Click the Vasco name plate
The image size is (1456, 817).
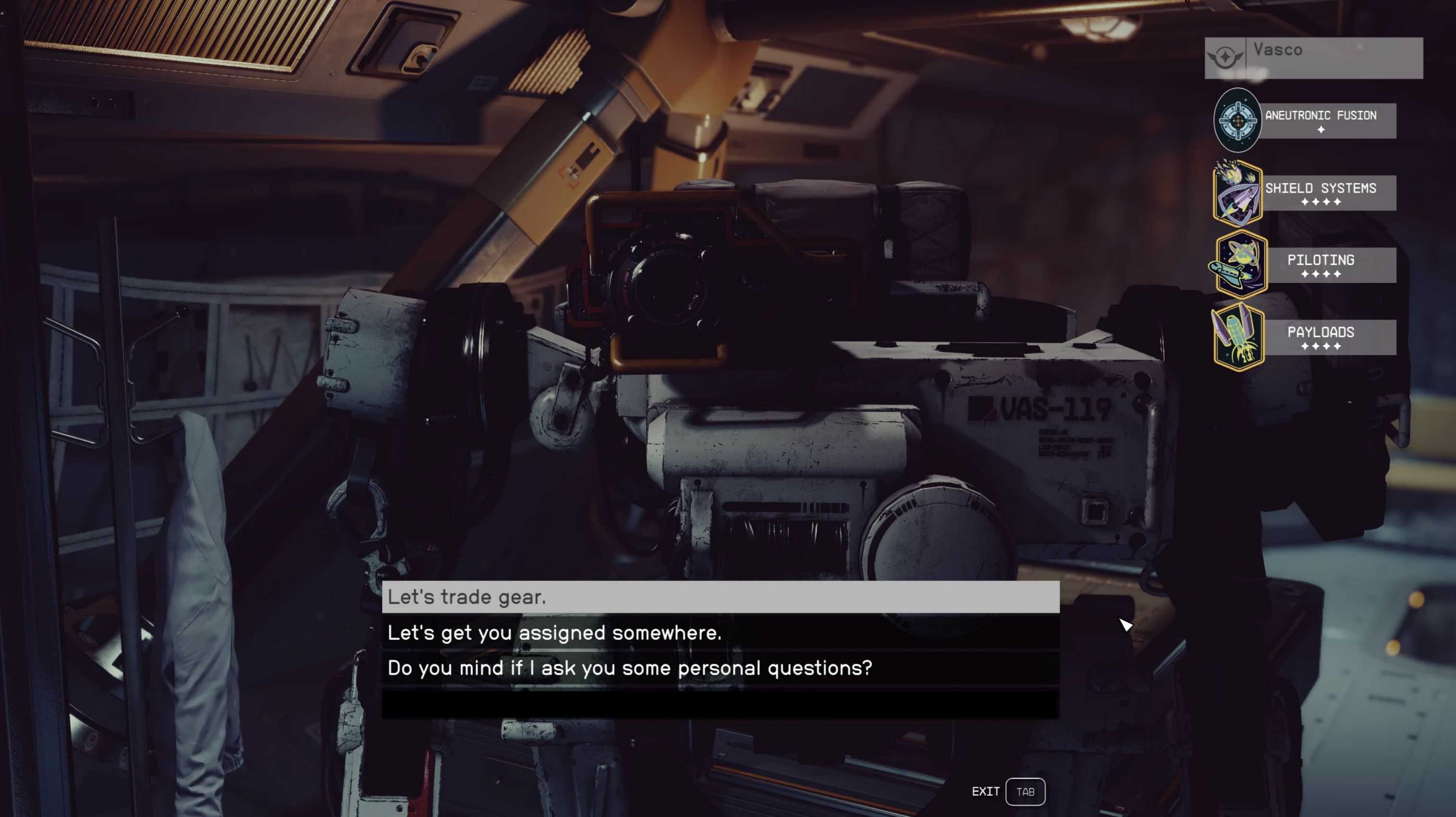point(1313,58)
